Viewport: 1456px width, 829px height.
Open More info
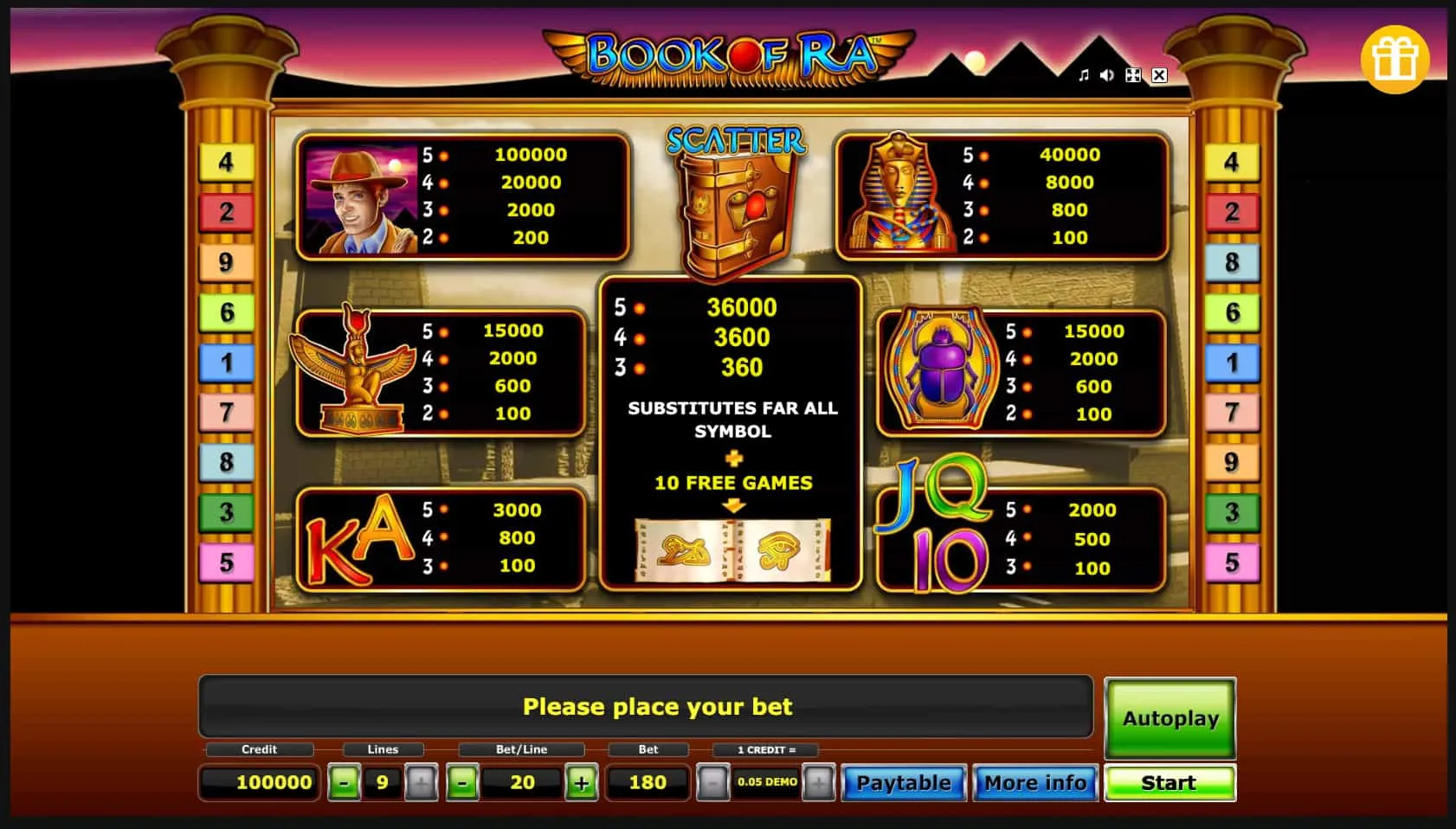[x=1035, y=782]
